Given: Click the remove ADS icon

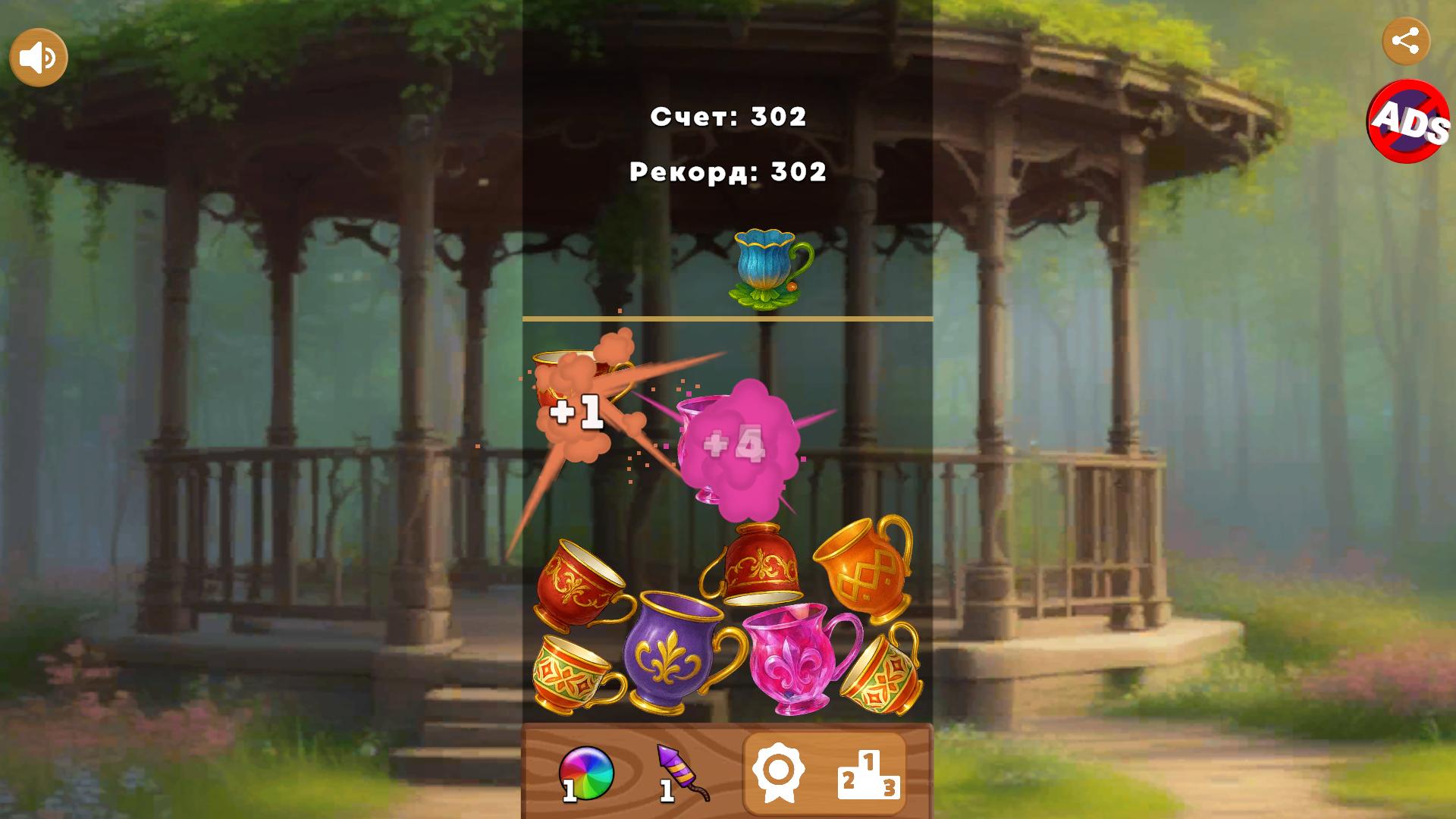Looking at the screenshot, I should tap(1407, 123).
